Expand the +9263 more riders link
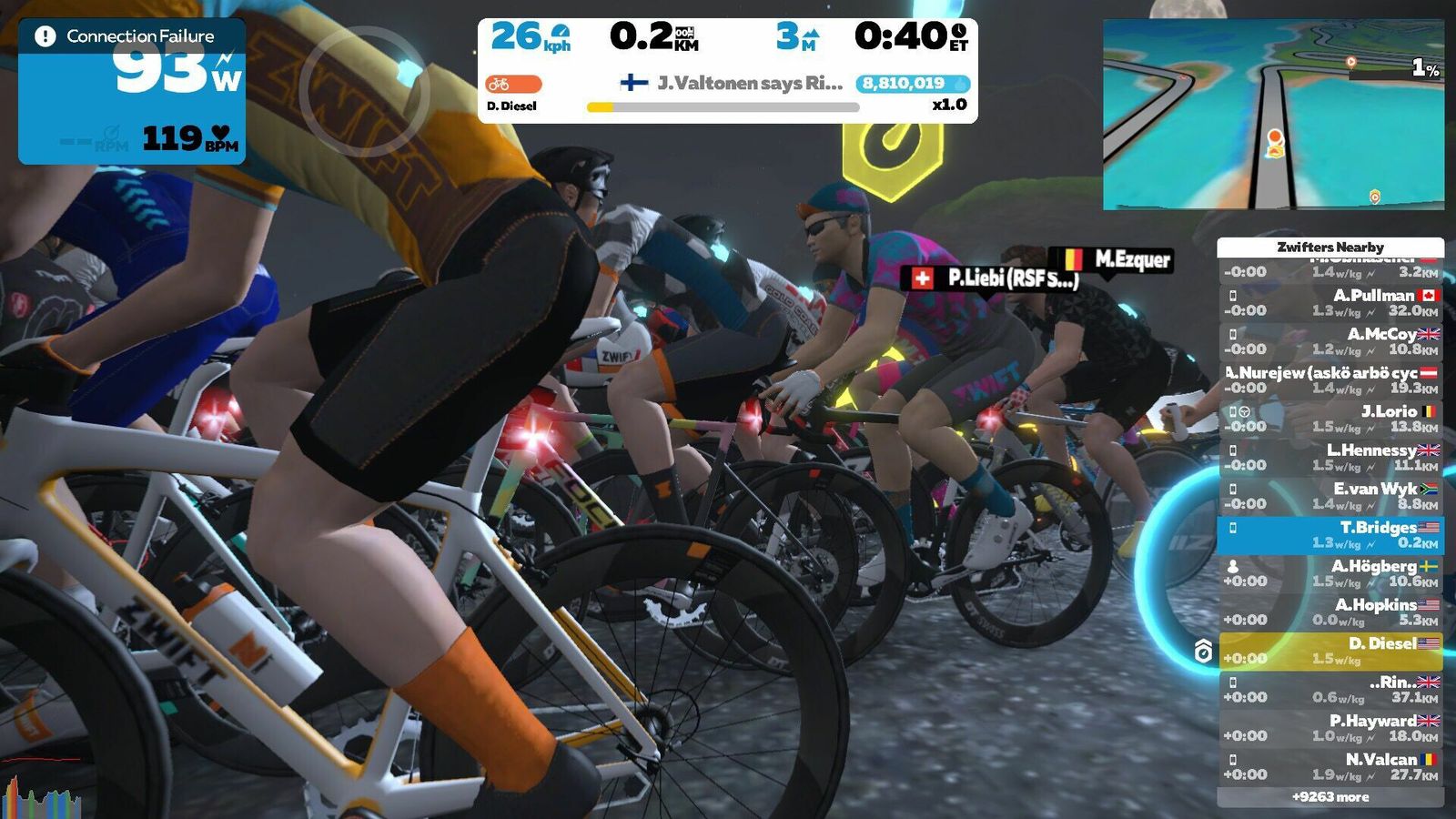Viewport: 1456px width, 819px height. coord(1330,797)
